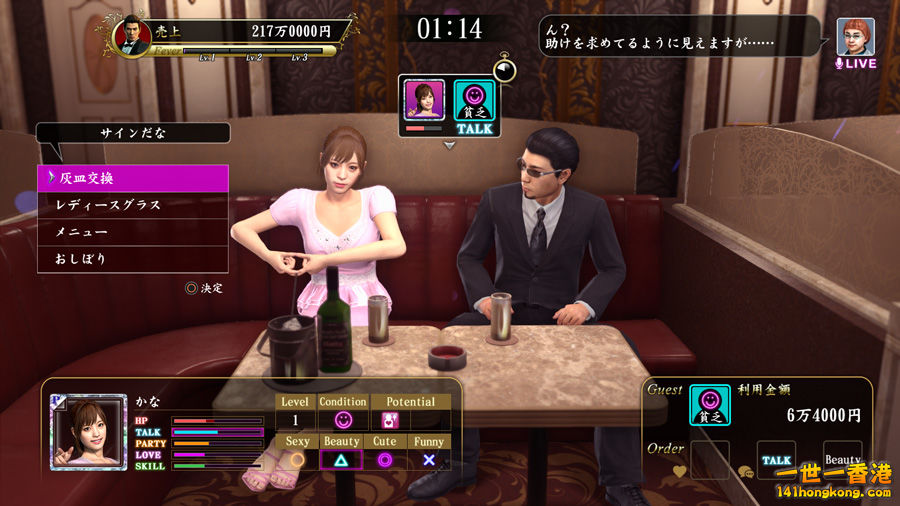Click the TALK slot in the Order row
The image size is (900, 506).
(776, 459)
